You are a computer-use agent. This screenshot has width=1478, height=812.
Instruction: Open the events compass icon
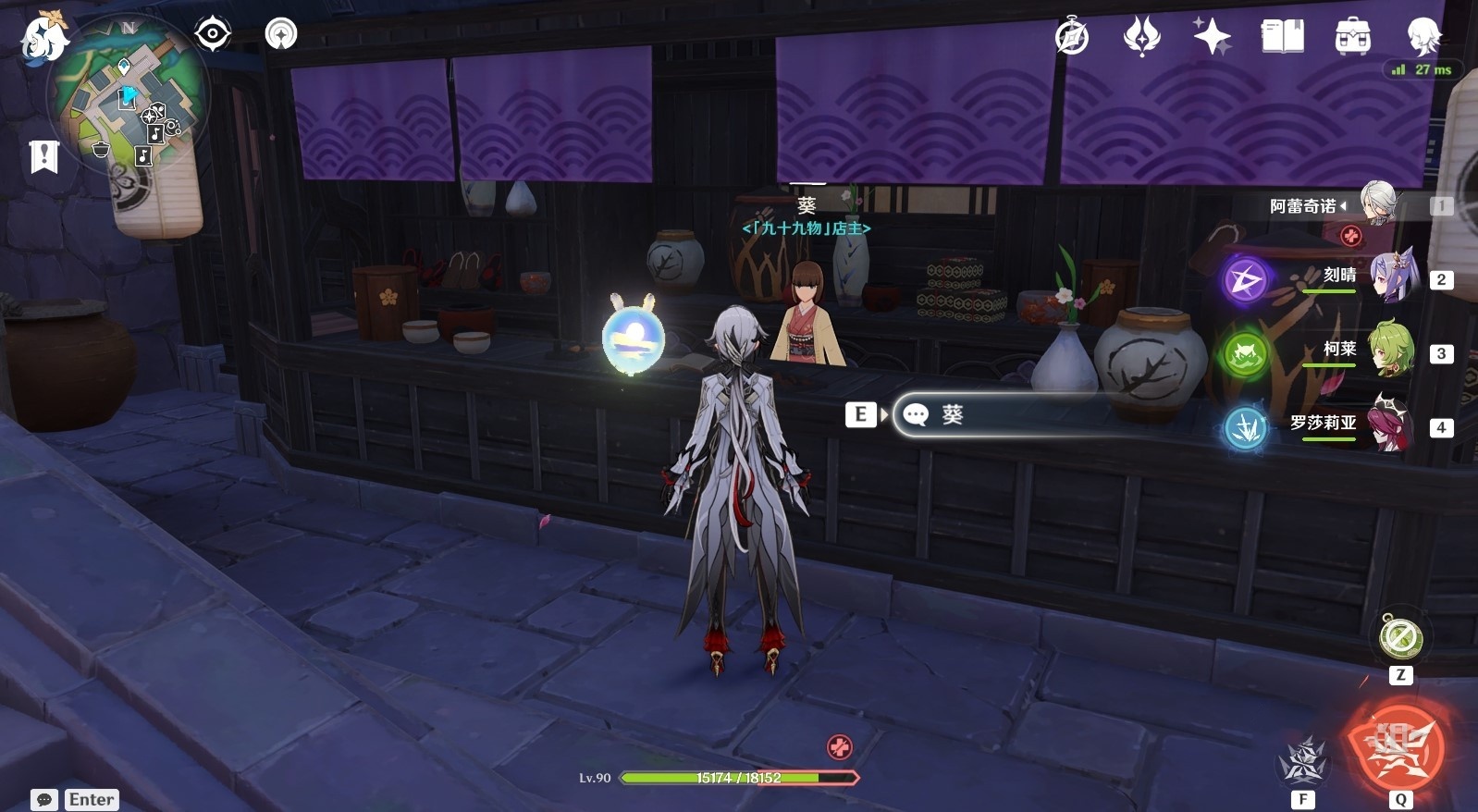(1072, 37)
